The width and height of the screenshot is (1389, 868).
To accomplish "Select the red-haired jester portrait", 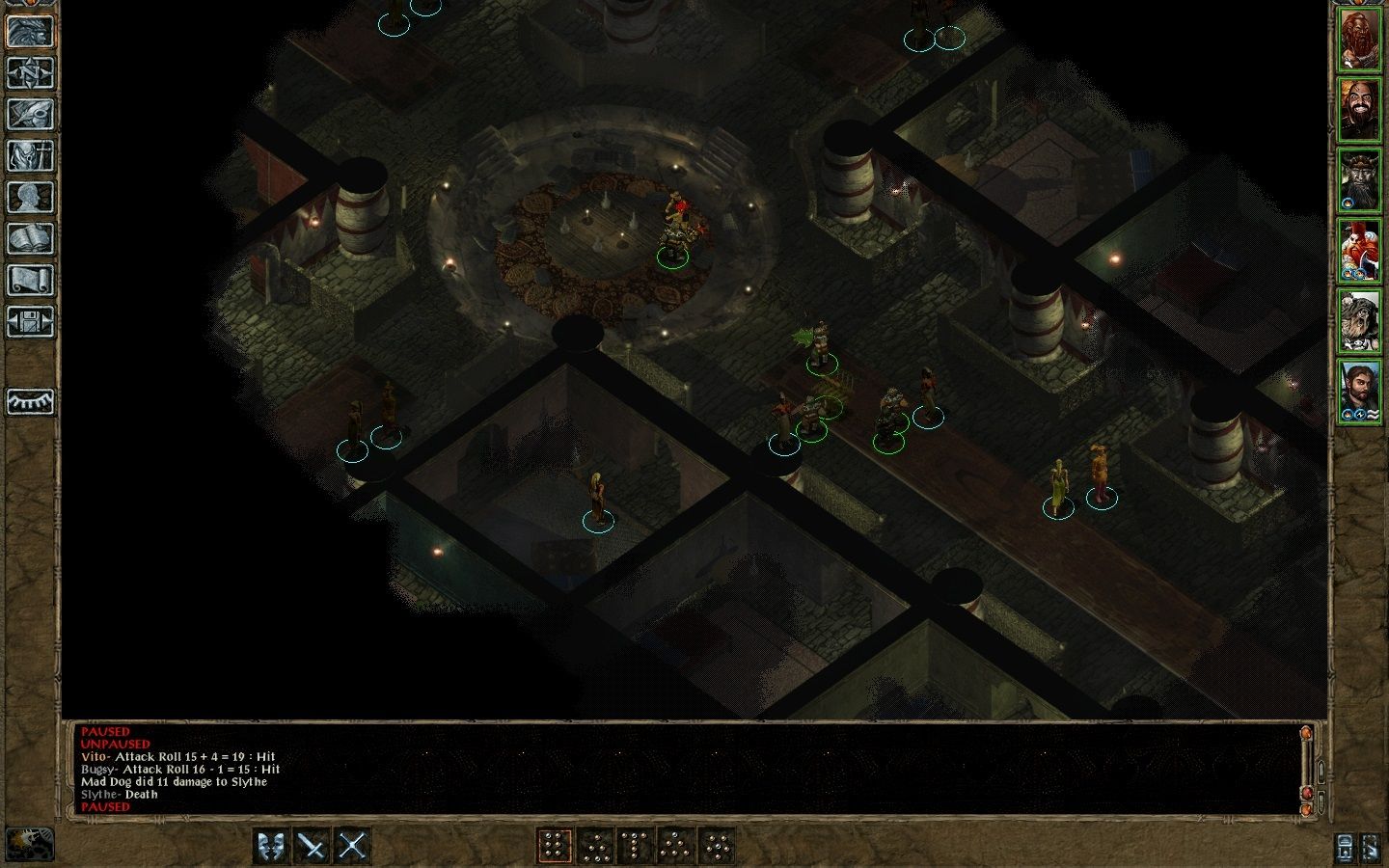I will click(1360, 251).
